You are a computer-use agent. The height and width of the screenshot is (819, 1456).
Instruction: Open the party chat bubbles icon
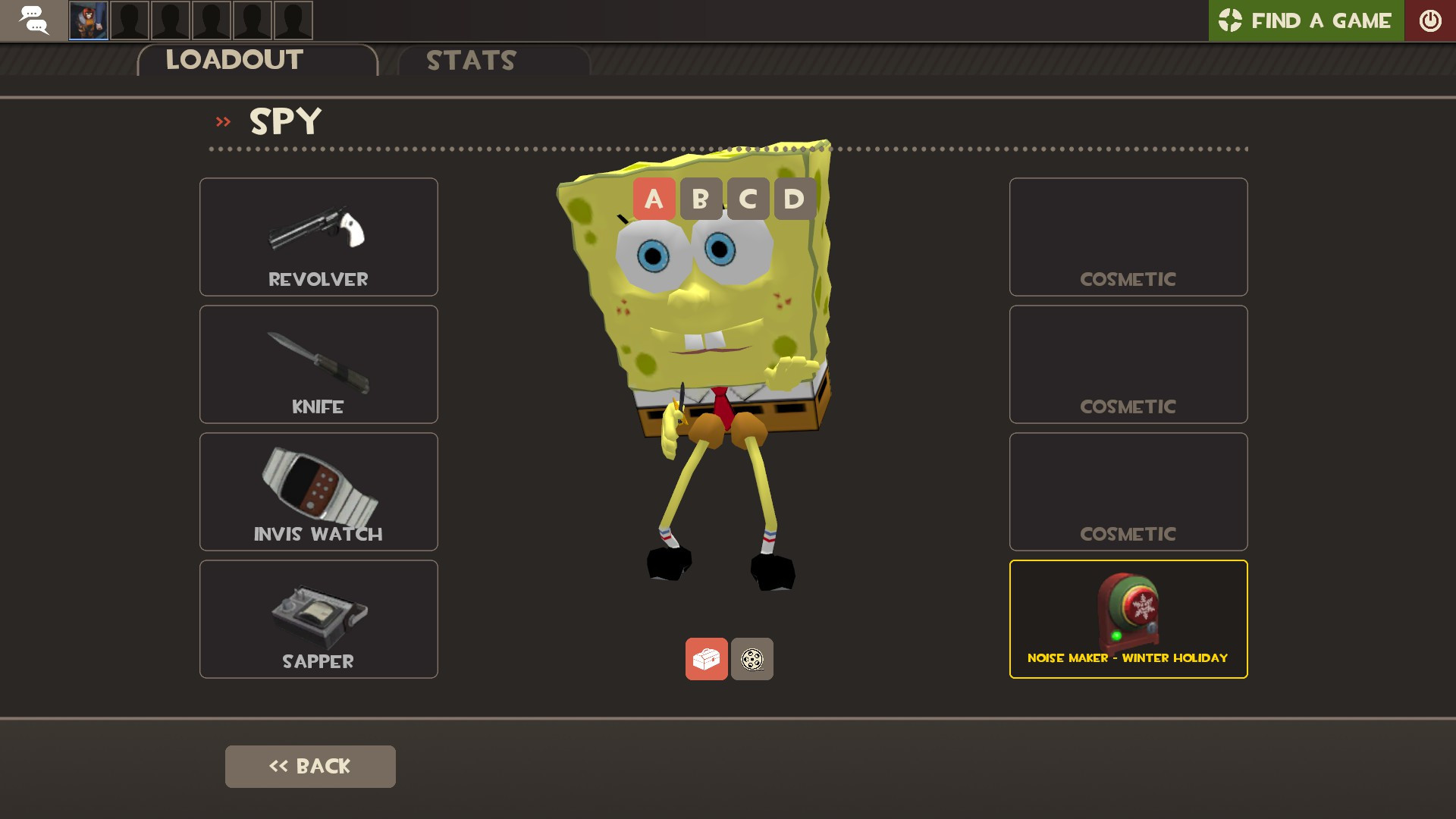click(x=33, y=20)
